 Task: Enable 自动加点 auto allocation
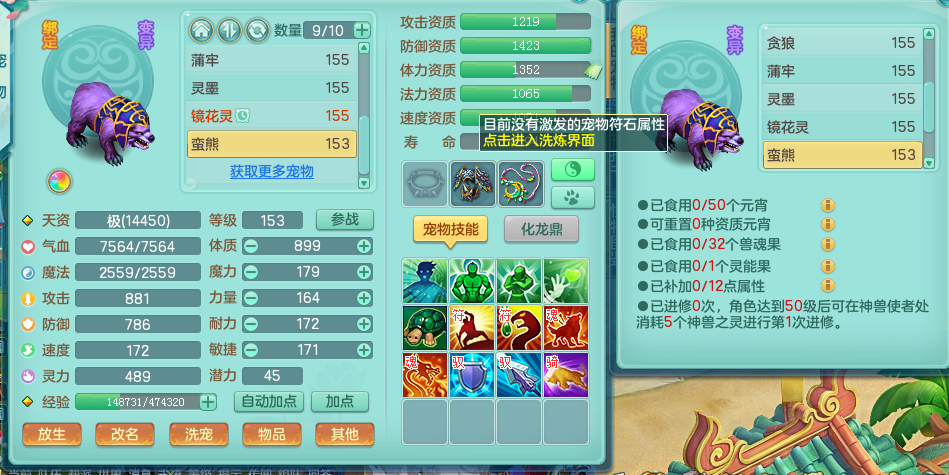pyautogui.click(x=269, y=401)
